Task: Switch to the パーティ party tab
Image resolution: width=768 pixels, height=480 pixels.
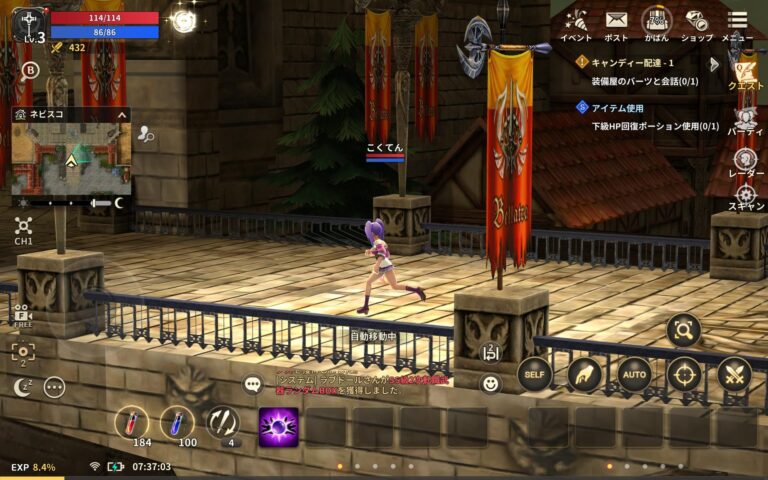Action: [x=745, y=120]
